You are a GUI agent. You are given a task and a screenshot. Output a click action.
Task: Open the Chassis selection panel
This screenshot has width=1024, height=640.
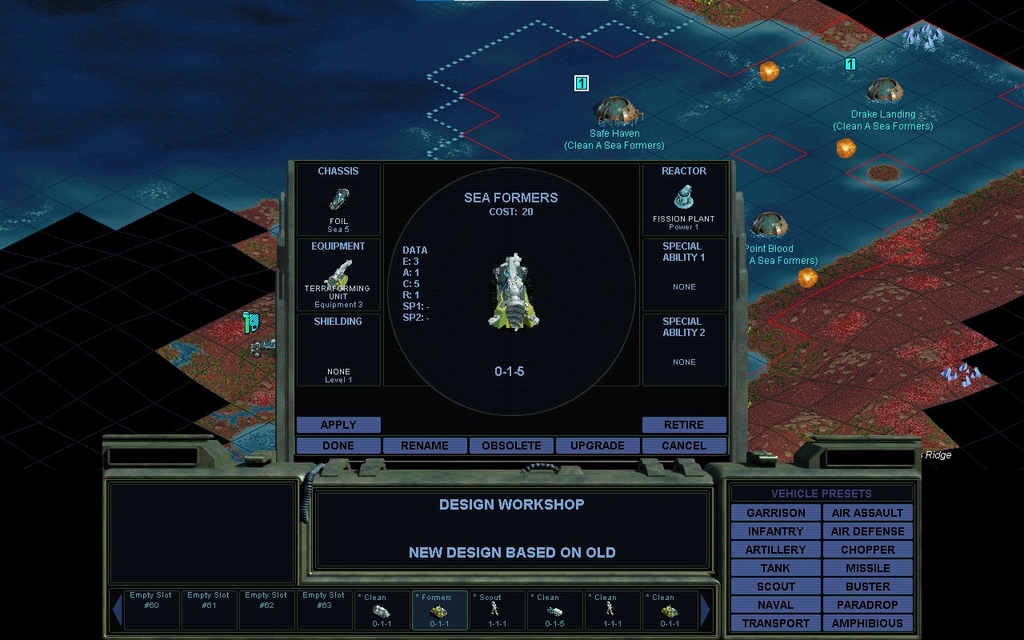(338, 199)
